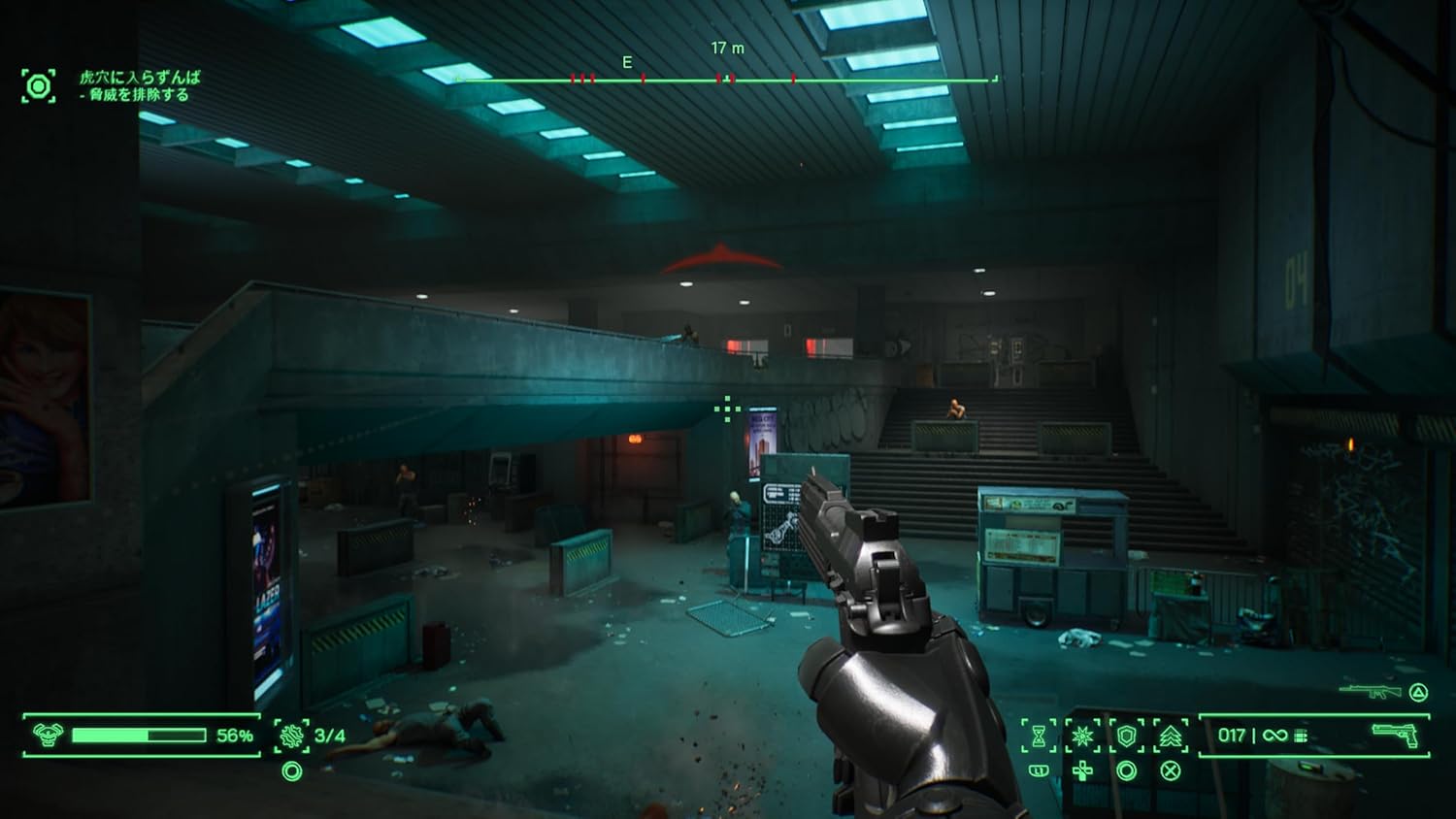Activate the shield armor ability

point(1126,736)
